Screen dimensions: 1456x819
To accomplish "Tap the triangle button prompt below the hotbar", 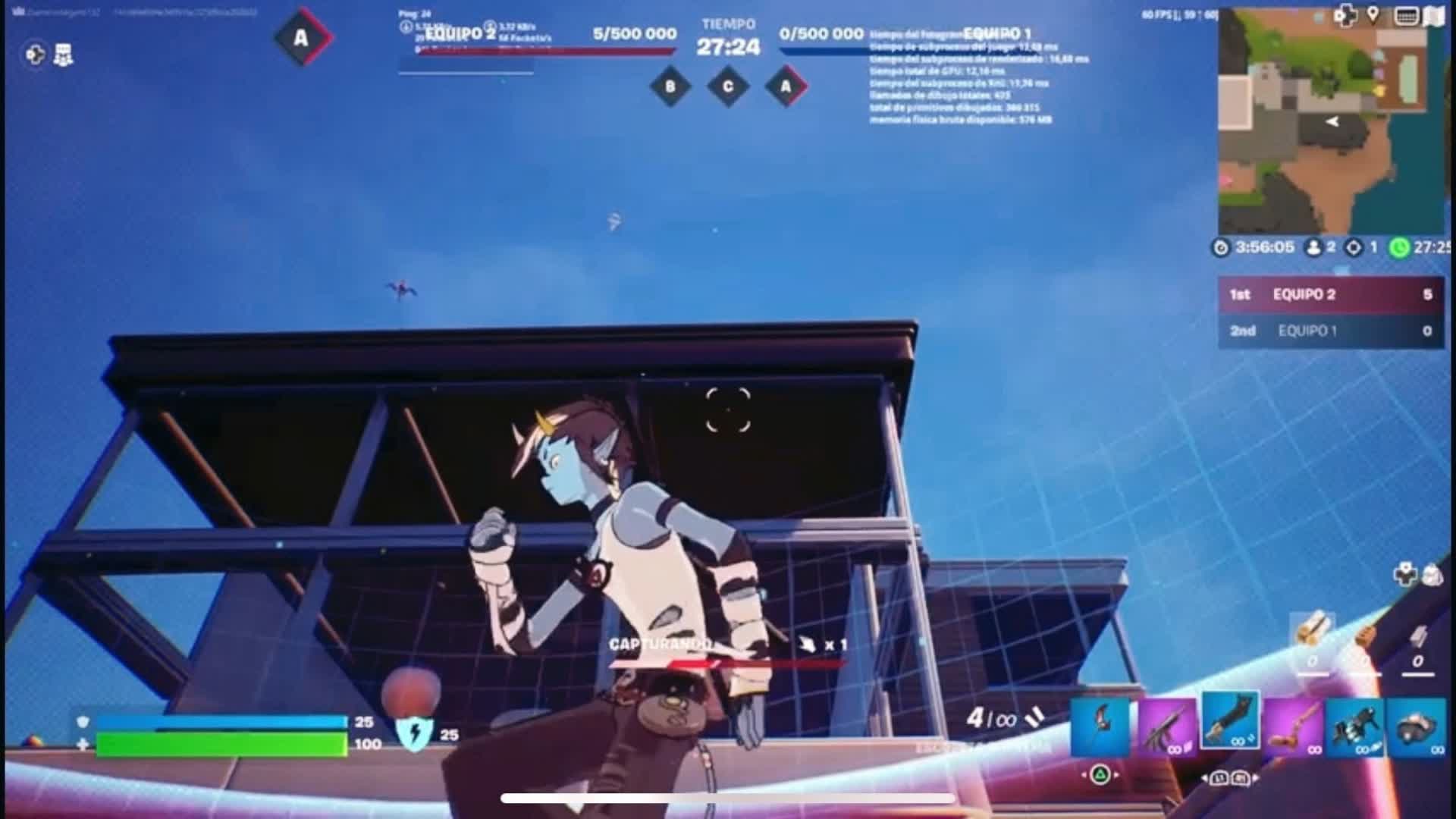I will pyautogui.click(x=1100, y=774).
